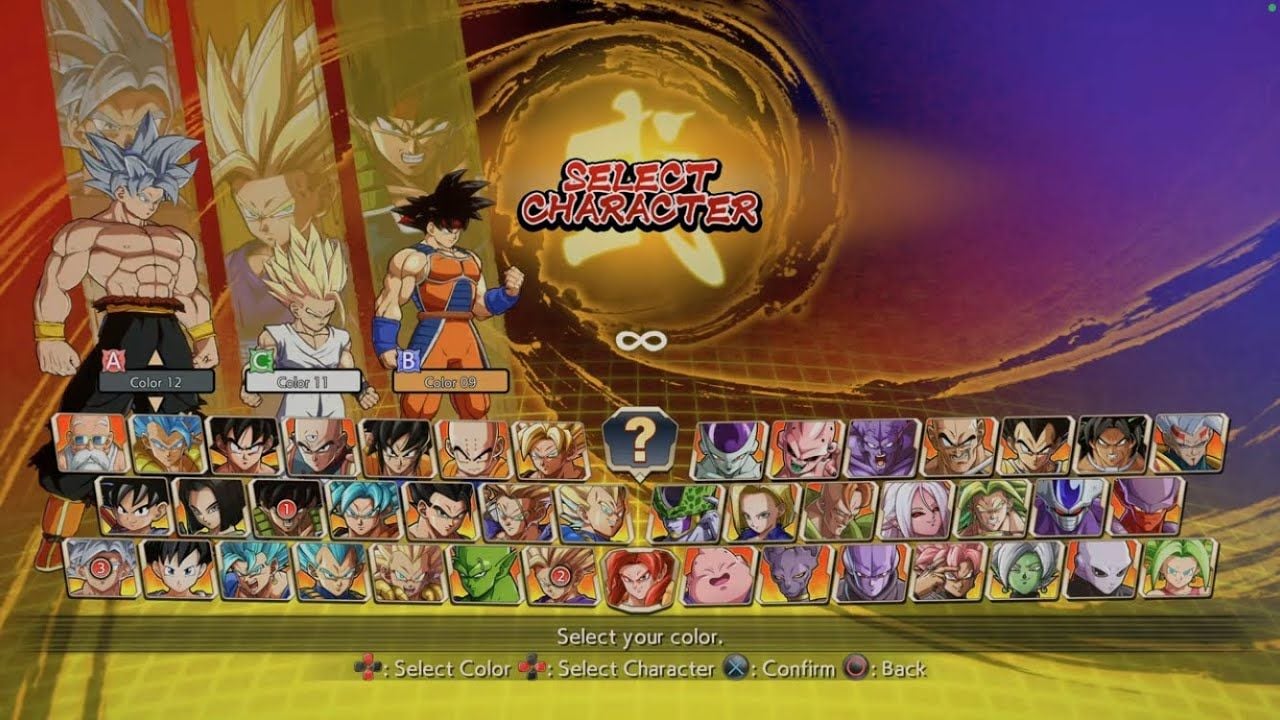Select the green-haired Kefla portrait
This screenshot has height=720, width=1280.
1179,567
